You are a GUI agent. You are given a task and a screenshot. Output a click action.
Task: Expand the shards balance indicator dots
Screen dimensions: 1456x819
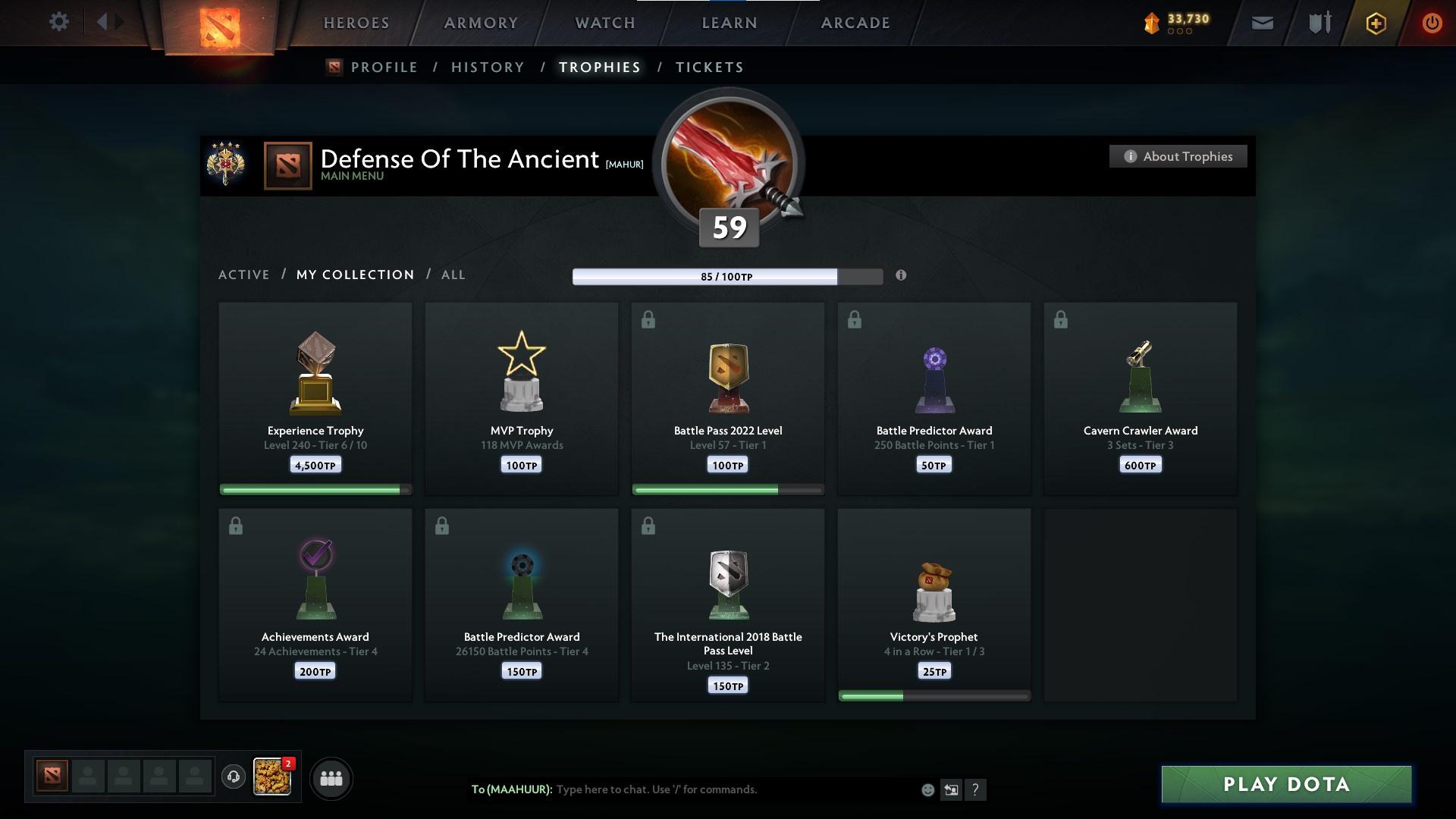click(1180, 33)
